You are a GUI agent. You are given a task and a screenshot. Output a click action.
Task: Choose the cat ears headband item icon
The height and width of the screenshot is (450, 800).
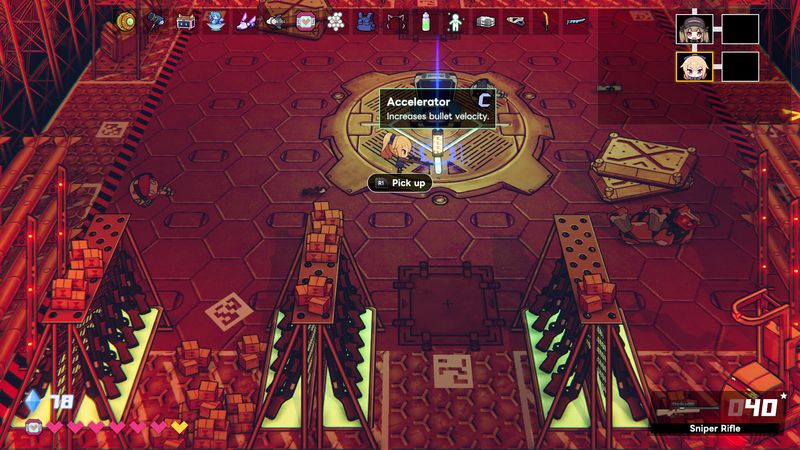[395, 20]
